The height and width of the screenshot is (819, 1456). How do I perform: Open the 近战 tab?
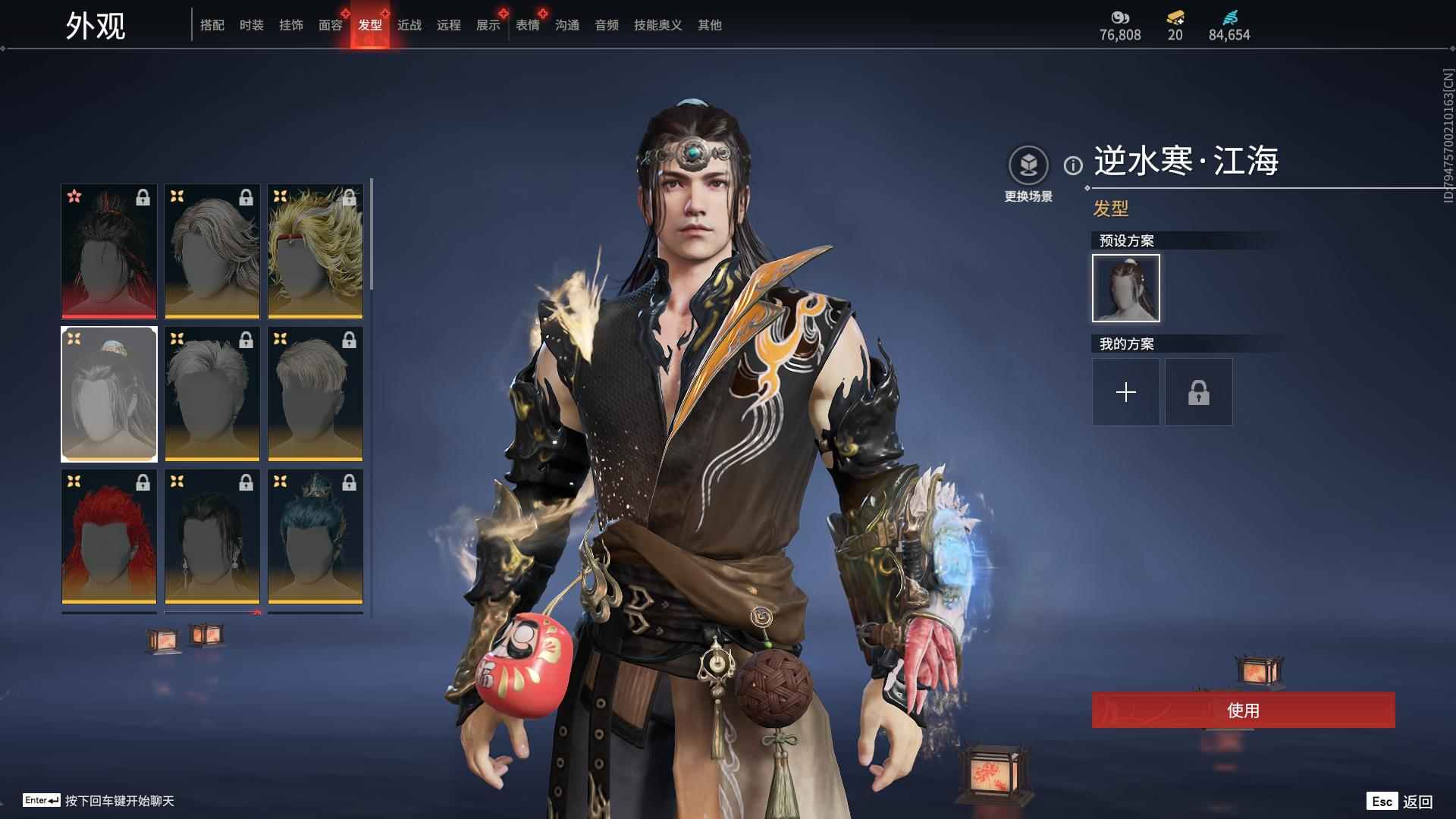coord(409,25)
